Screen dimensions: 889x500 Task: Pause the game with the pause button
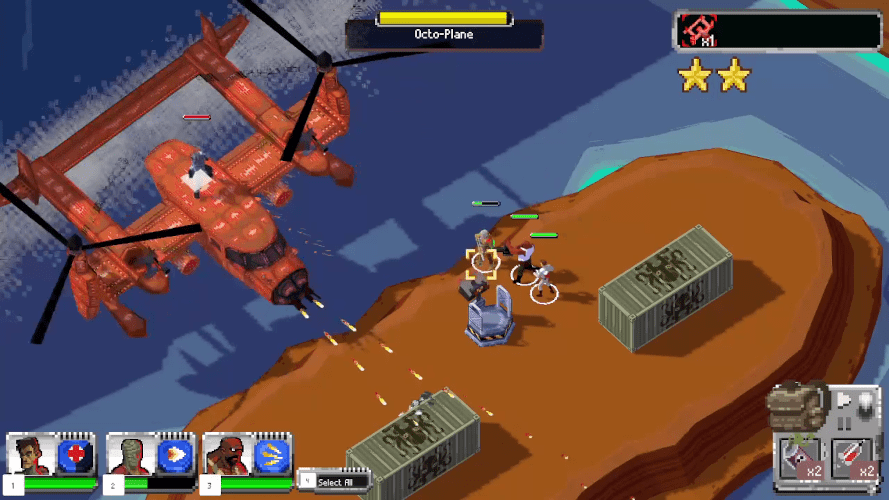843,424
